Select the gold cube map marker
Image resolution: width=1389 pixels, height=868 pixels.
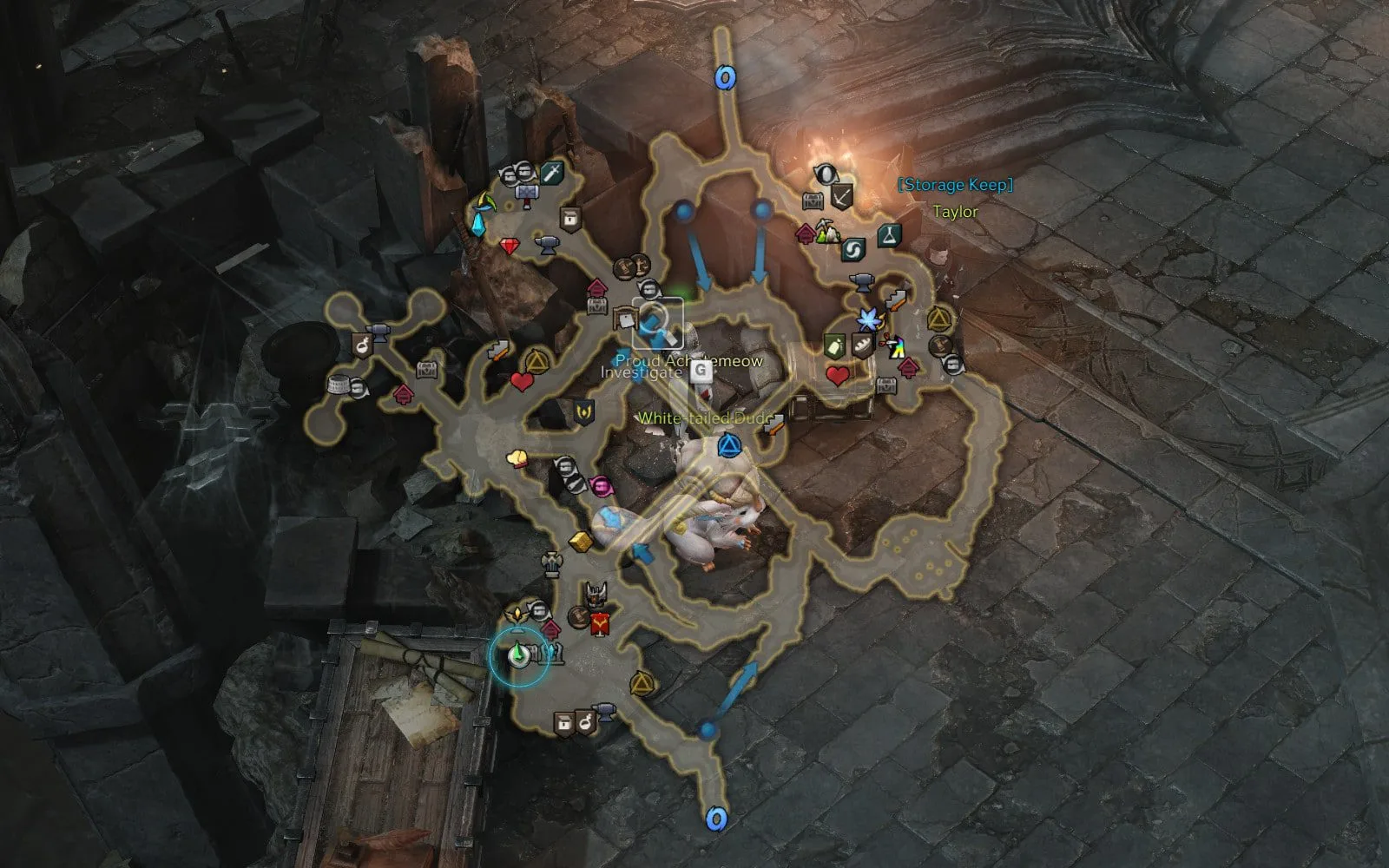(x=579, y=542)
